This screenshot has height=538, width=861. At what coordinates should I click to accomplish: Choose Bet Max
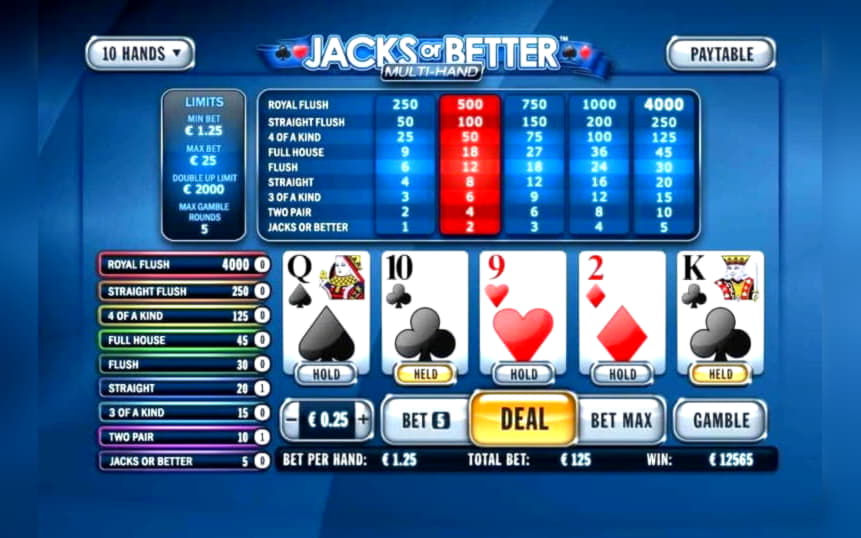pos(622,420)
